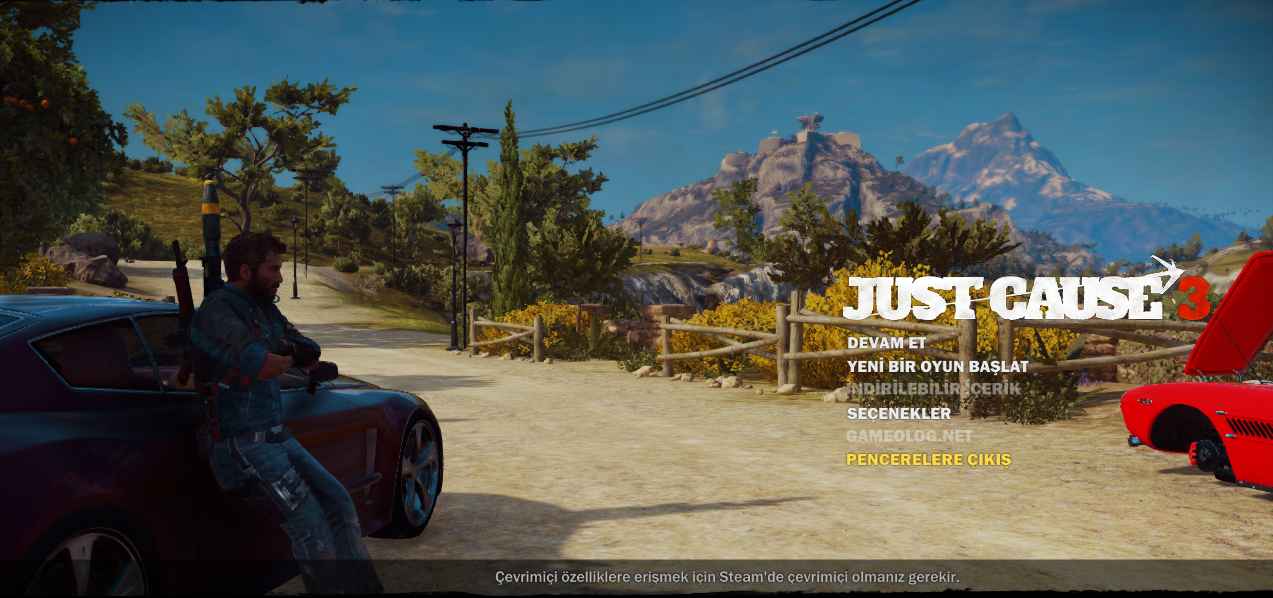
Task: Click the Gameolog.net menu entry
Action: tap(908, 436)
